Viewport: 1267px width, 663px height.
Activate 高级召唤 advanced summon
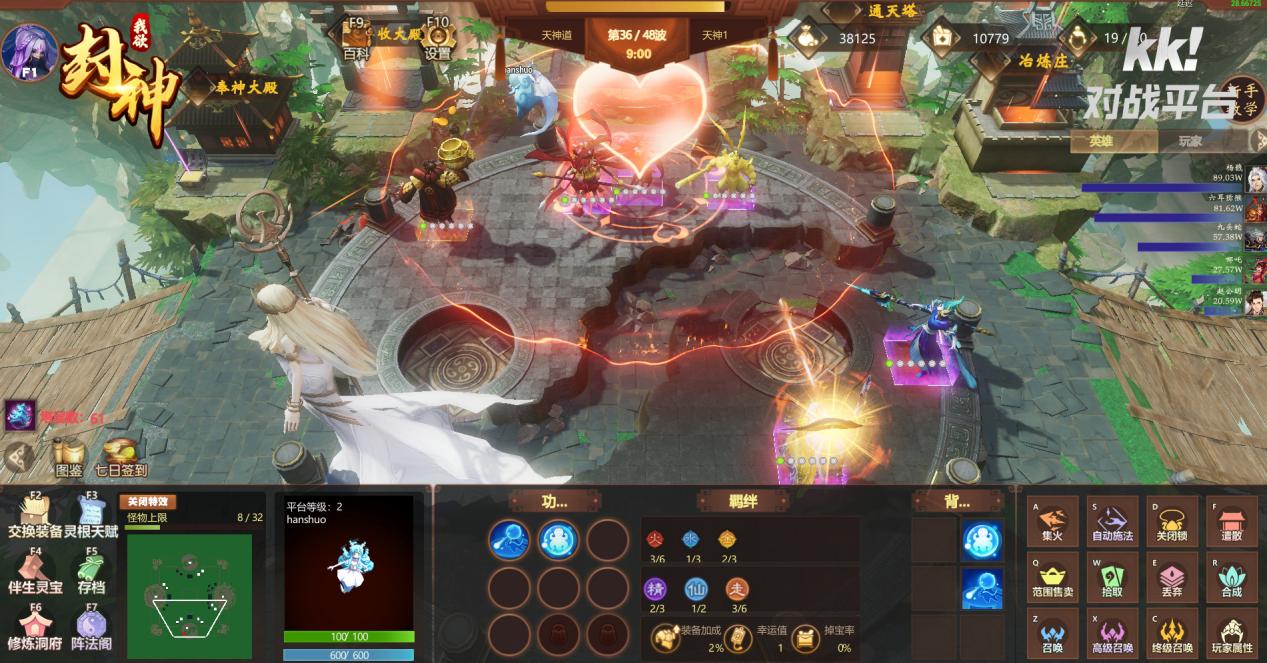tap(1113, 633)
